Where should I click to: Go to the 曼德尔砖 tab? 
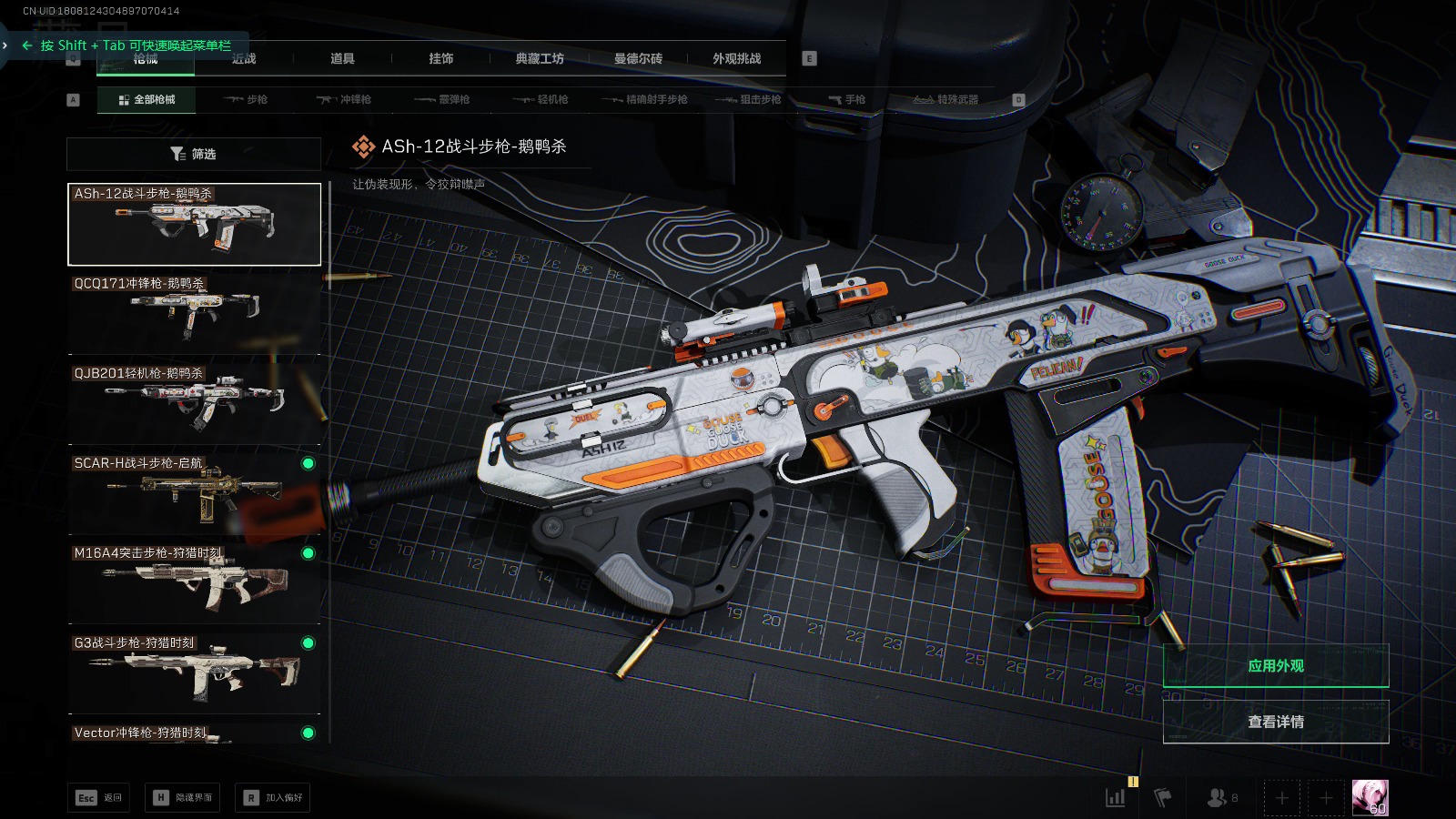638,59
